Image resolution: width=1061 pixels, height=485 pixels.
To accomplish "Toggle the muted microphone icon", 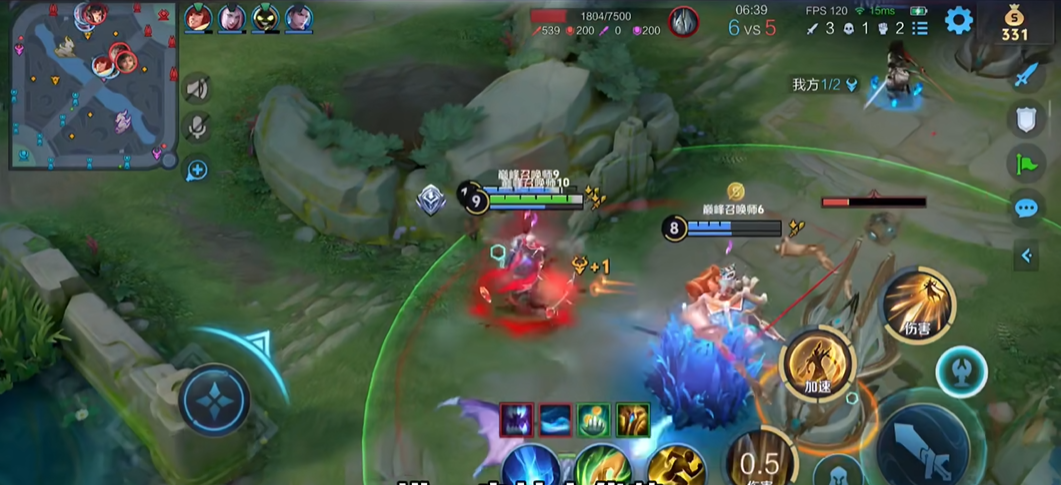I will click(198, 127).
